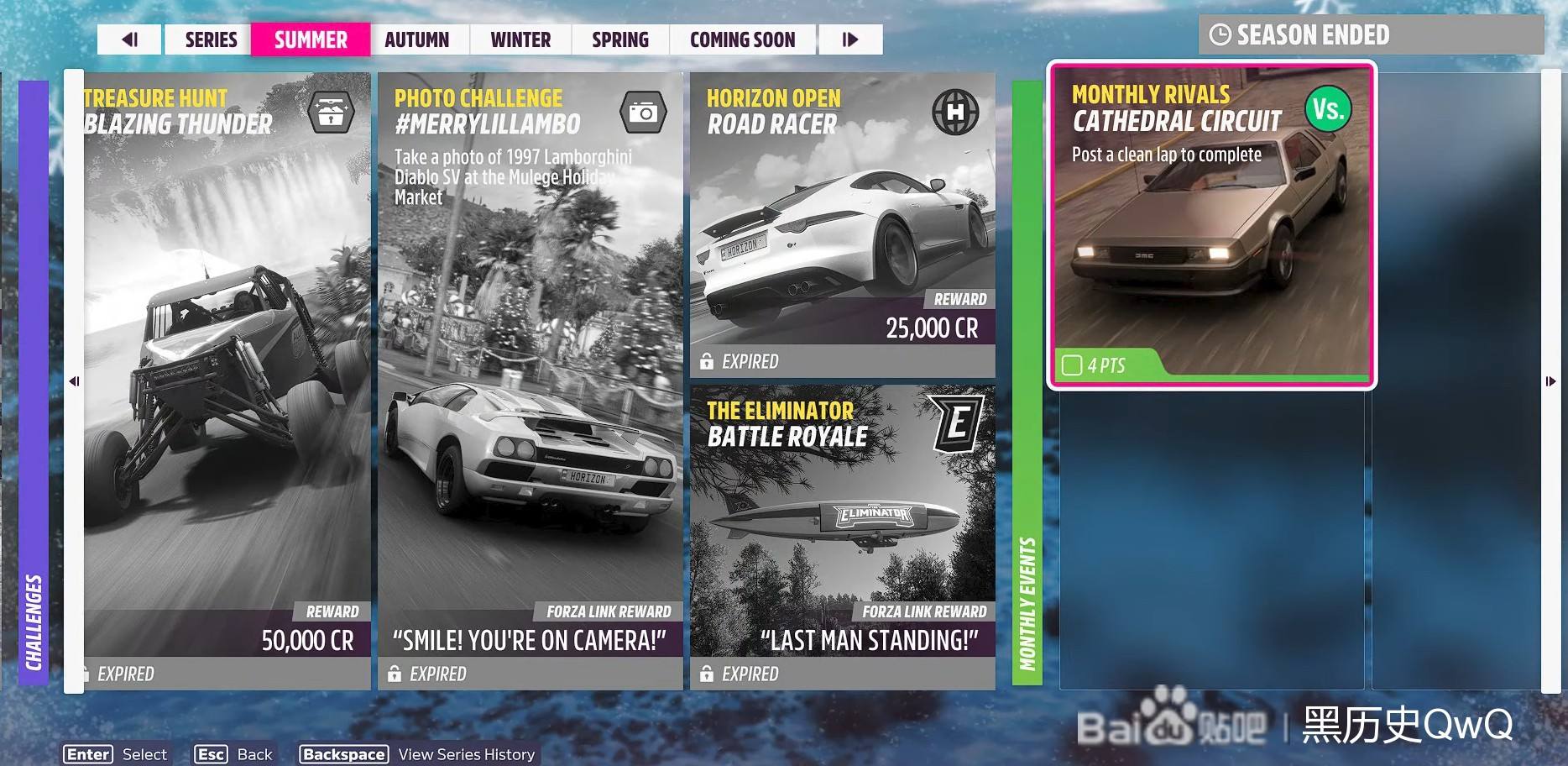The height and width of the screenshot is (766, 1568).
Task: Select the Summer season tab
Action: coord(311,39)
